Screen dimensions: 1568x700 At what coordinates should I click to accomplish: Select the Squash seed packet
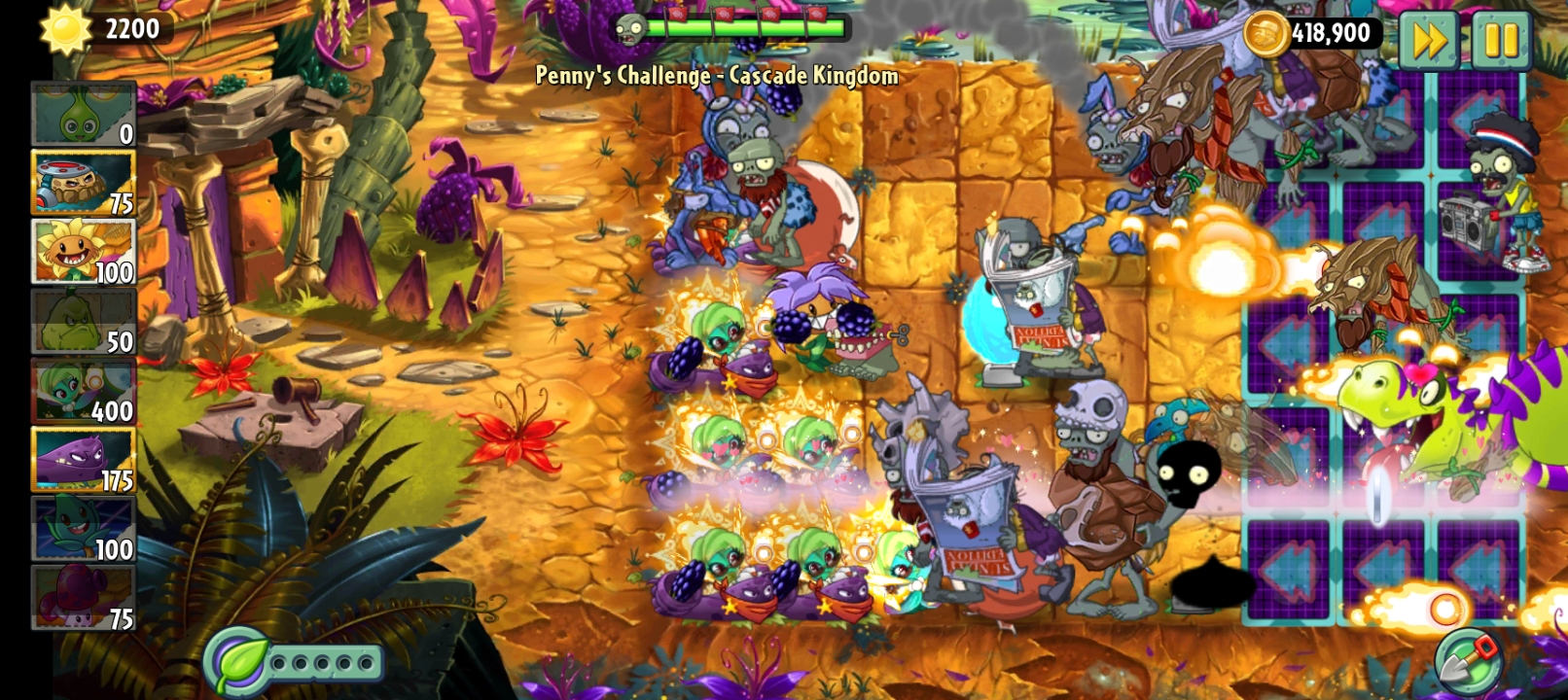[x=83, y=322]
